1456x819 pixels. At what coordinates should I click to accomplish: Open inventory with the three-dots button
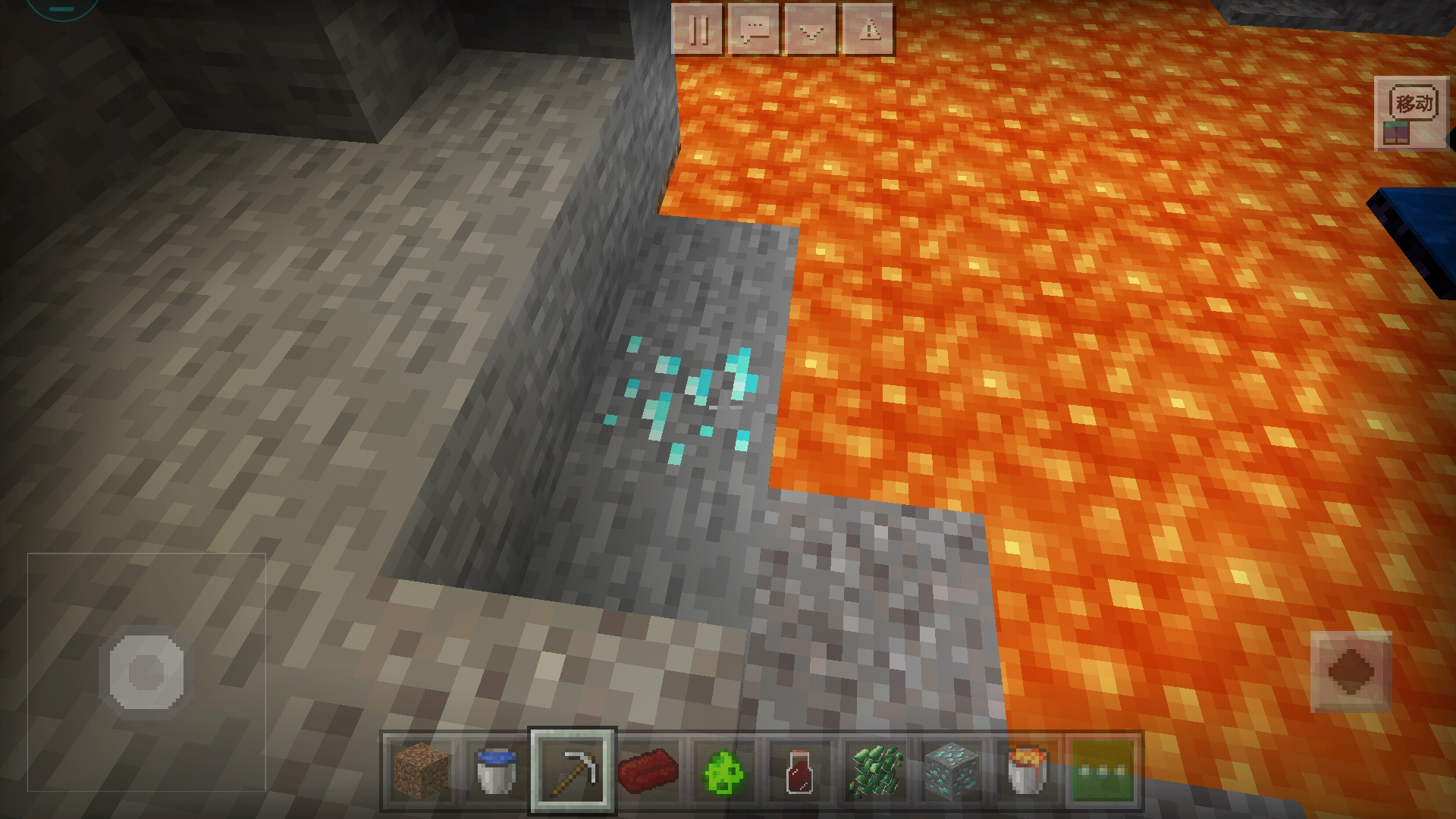click(1103, 771)
